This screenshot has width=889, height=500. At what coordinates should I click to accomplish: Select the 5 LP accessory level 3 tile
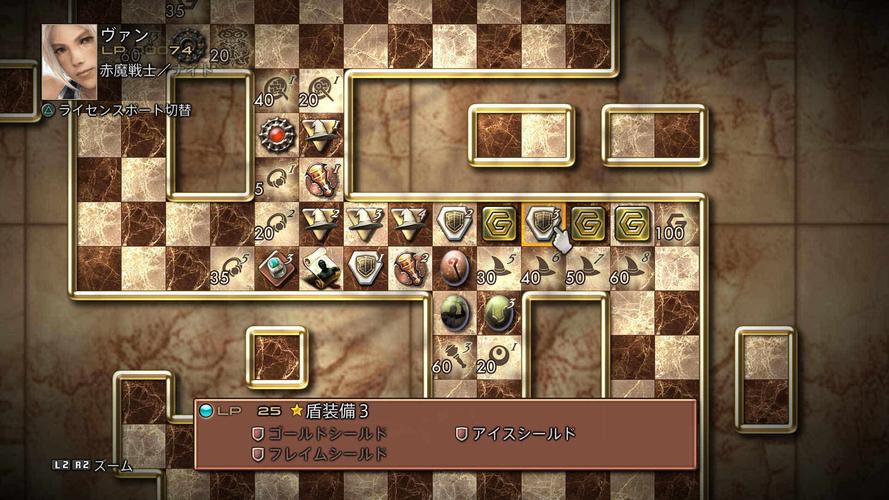[x=276, y=180]
